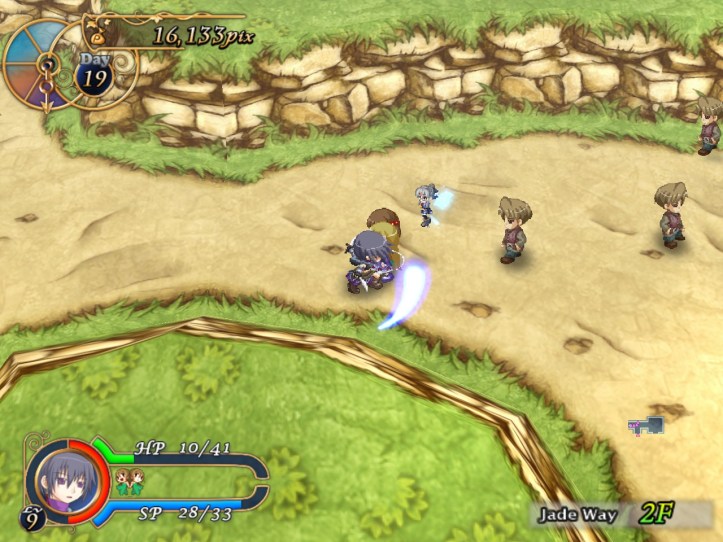Select the dungeon minimap overlay
Image resolution: width=723 pixels, height=542 pixels.
(x=646, y=426)
